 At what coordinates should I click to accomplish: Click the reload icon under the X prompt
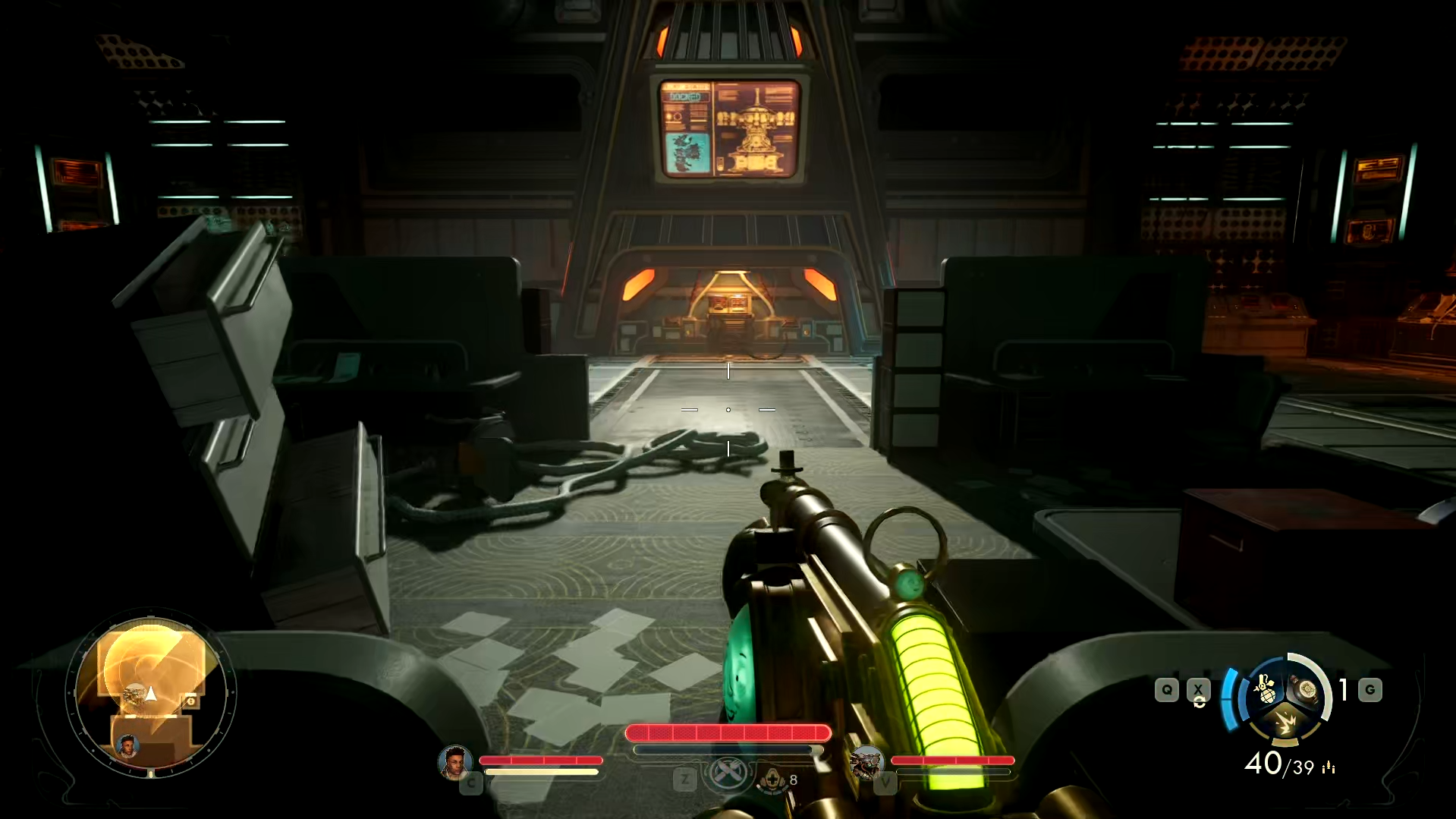pos(1199,703)
